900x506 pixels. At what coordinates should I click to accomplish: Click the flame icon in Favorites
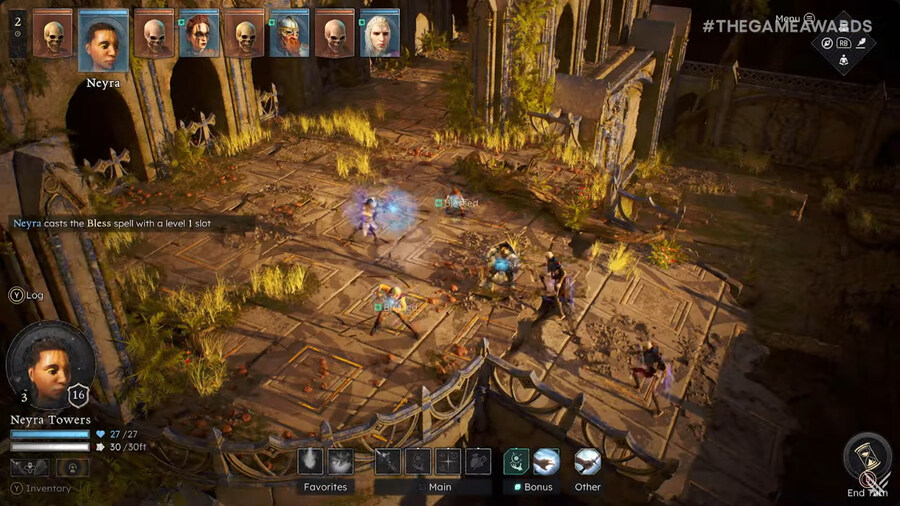coord(310,461)
